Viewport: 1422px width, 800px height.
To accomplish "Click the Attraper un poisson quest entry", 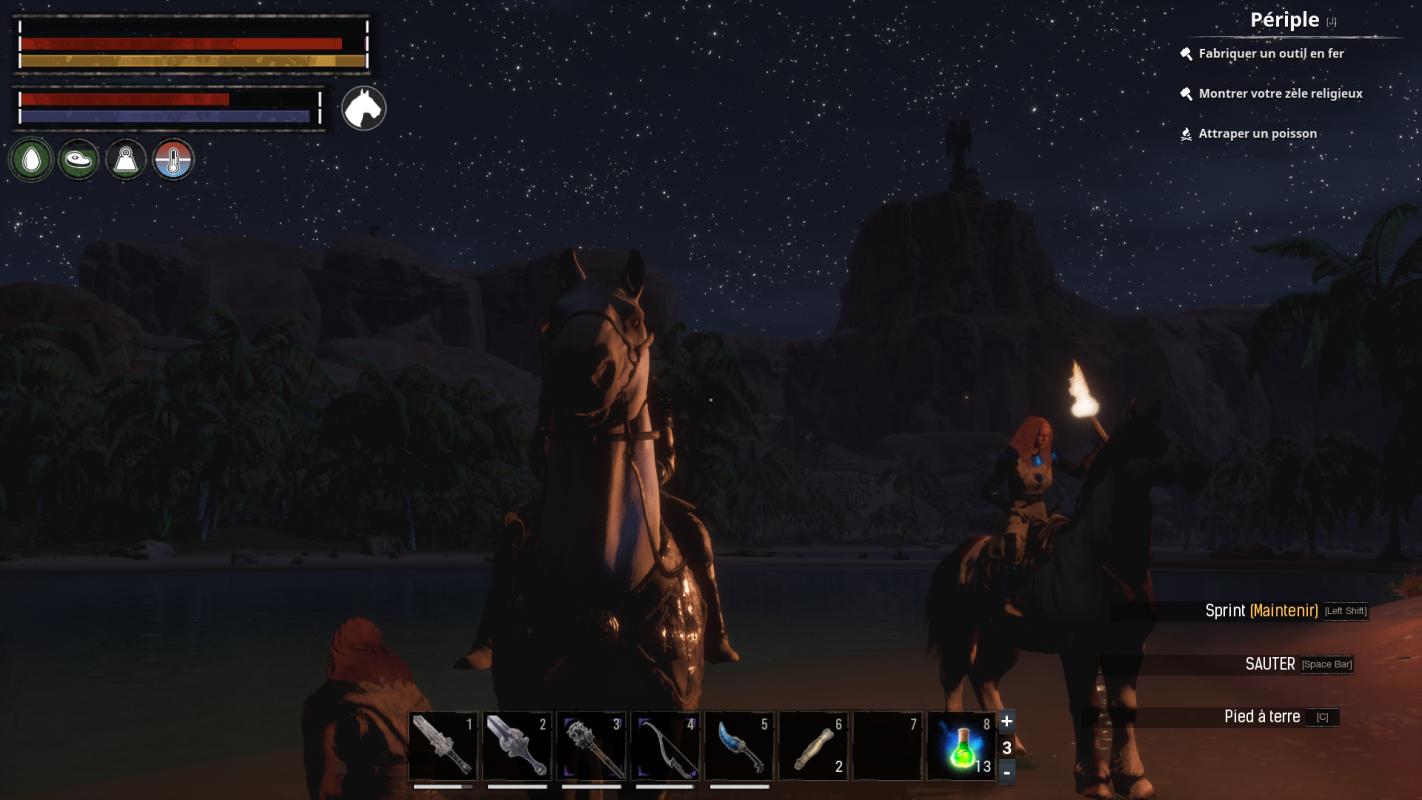I will click(x=1258, y=133).
